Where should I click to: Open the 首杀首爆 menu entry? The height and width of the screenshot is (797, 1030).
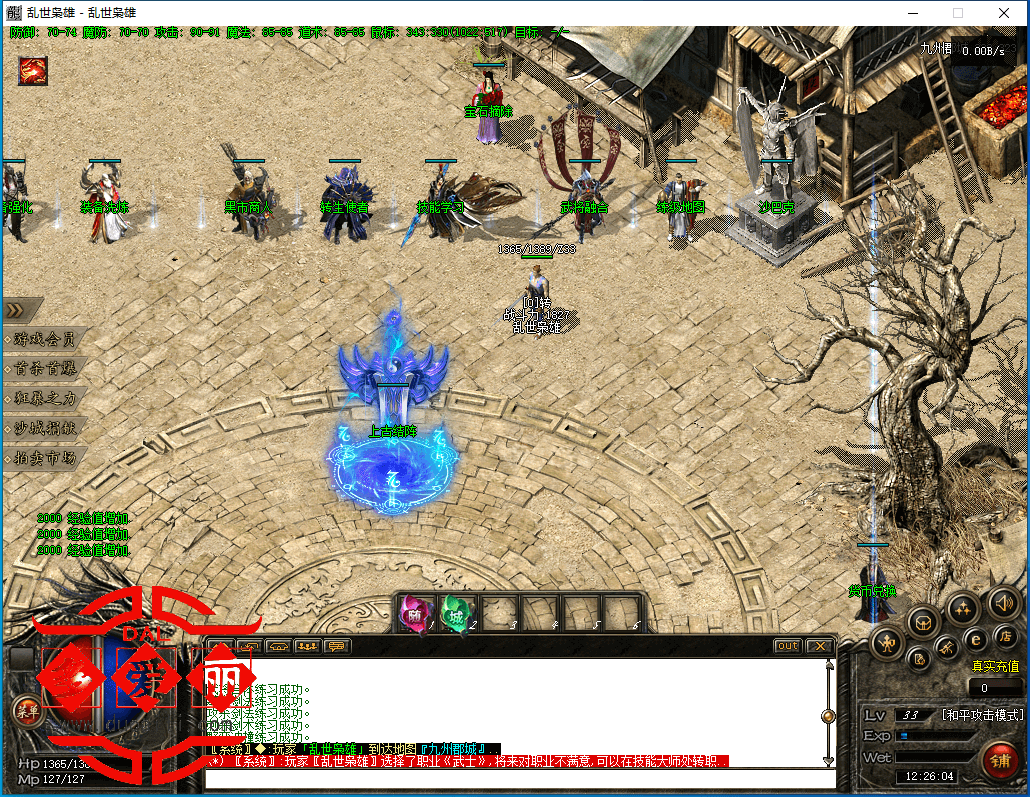[45, 369]
